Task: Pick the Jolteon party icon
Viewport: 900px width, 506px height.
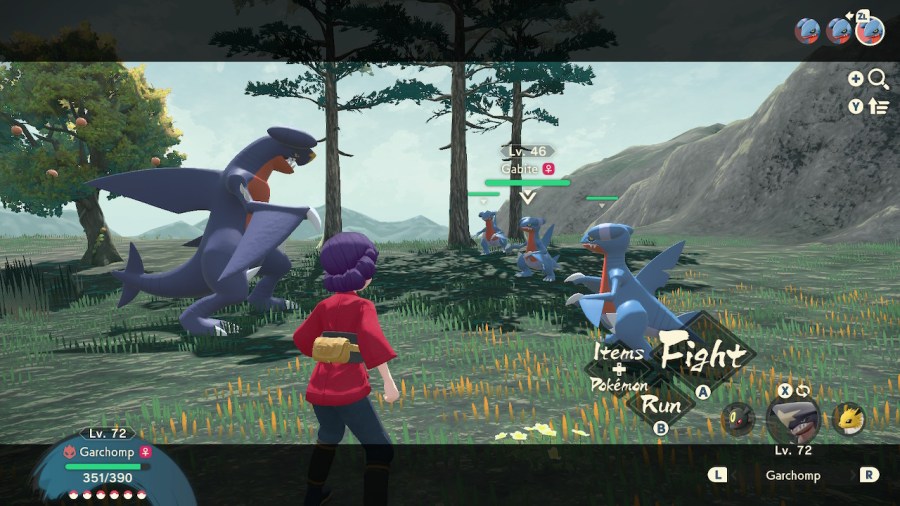Action: click(x=848, y=418)
